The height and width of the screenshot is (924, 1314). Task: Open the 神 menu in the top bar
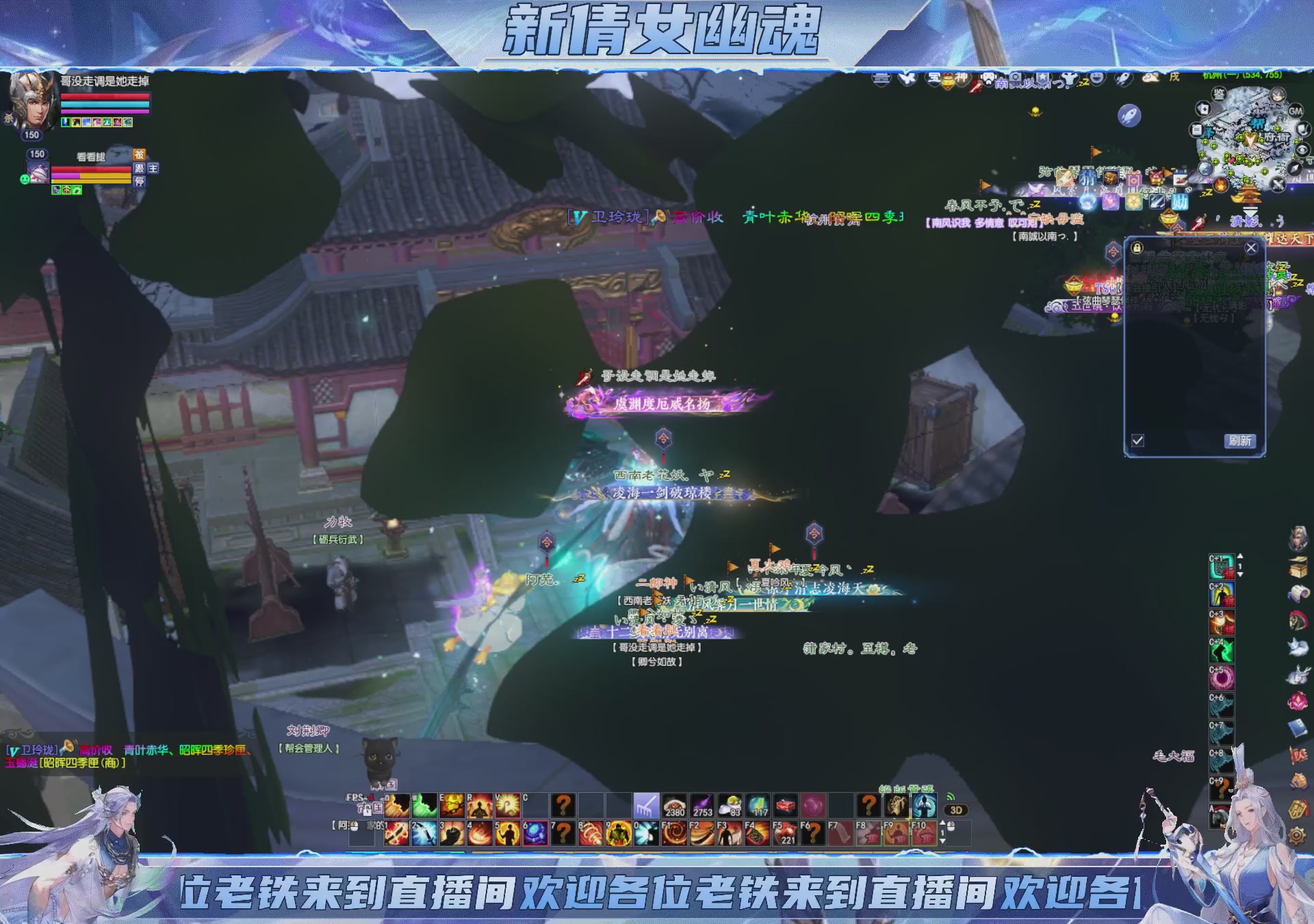[x=962, y=79]
